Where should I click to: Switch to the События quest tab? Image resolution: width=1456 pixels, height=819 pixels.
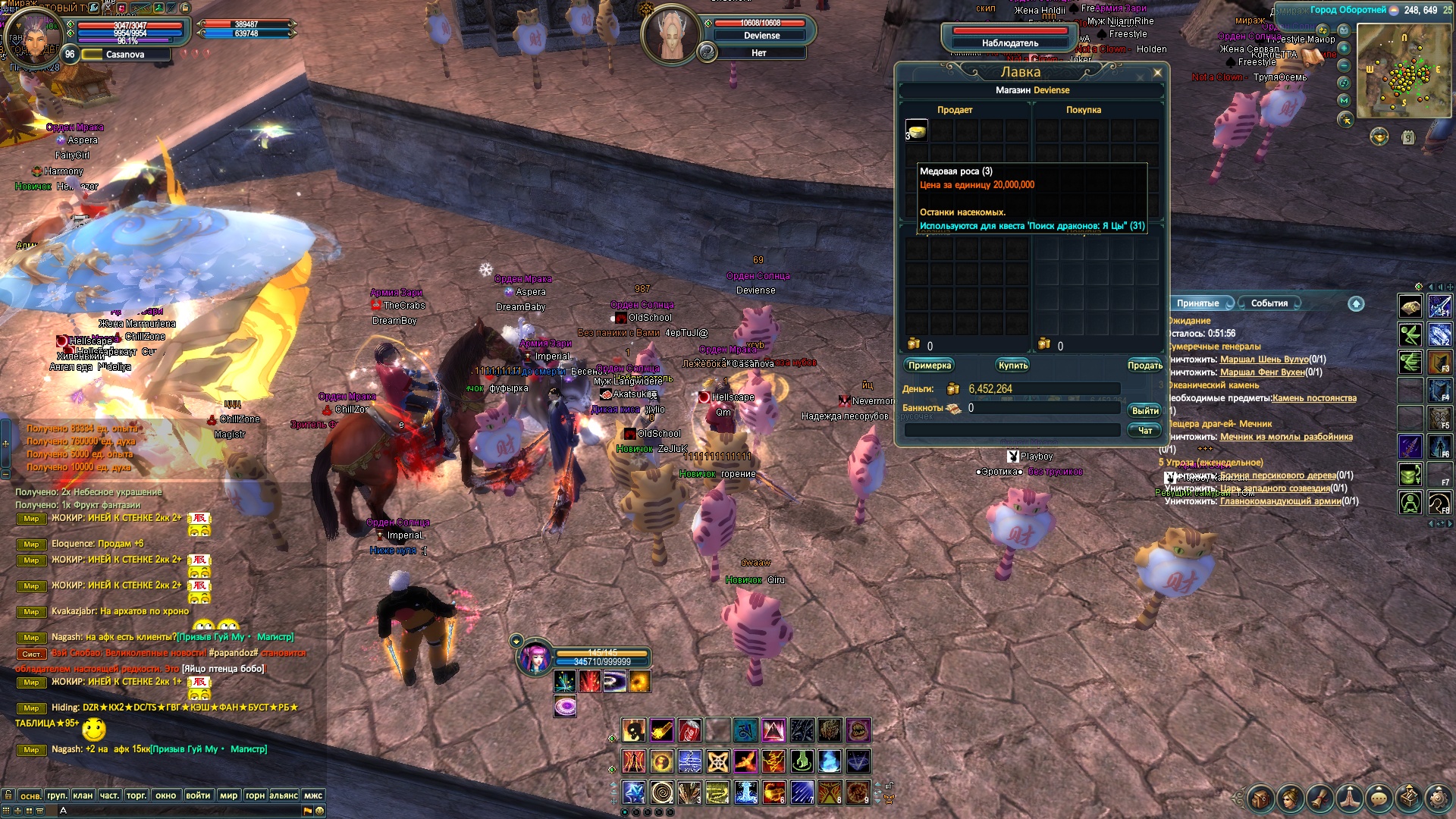click(x=1269, y=303)
